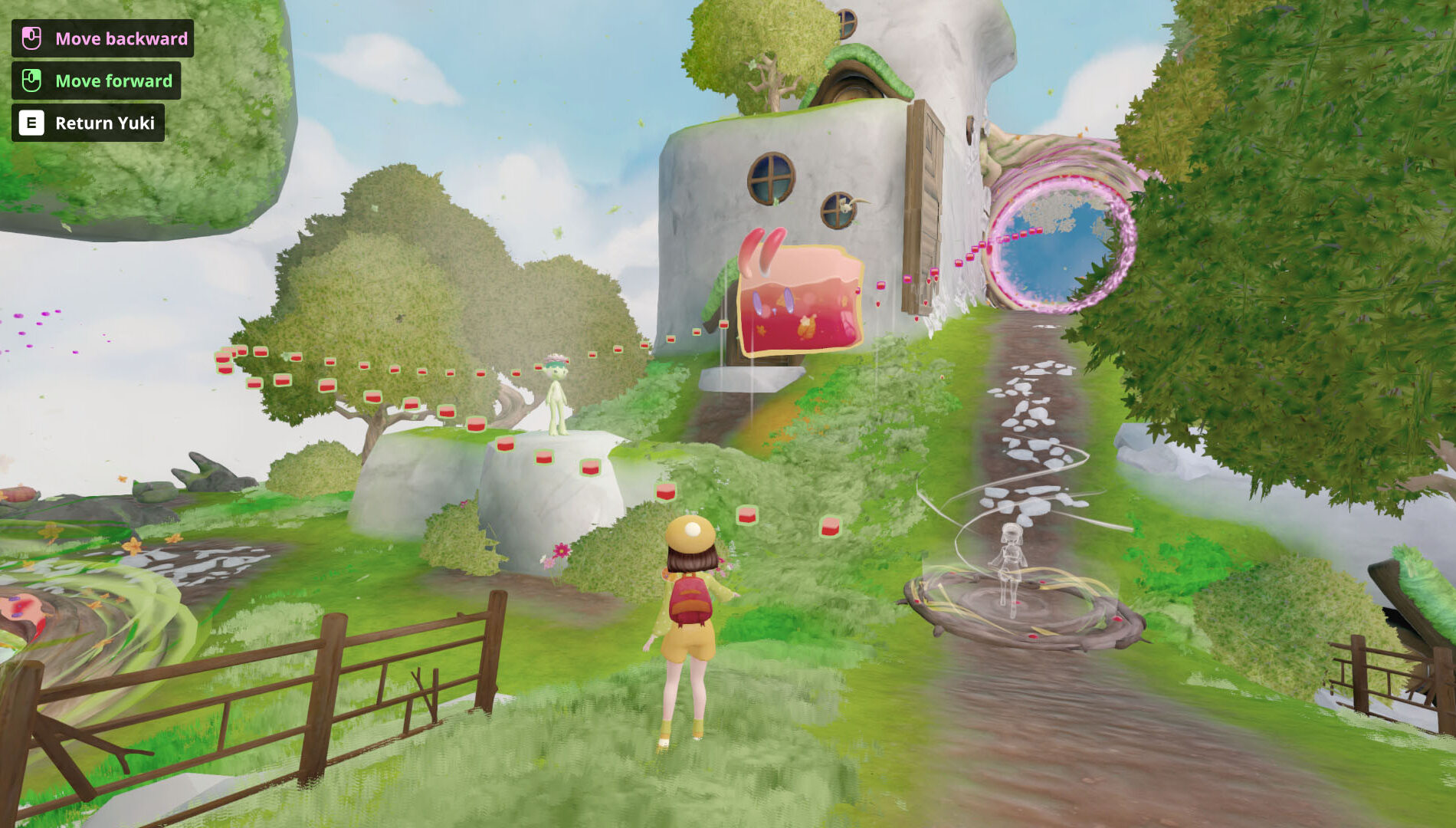Image resolution: width=1456 pixels, height=828 pixels.
Task: Click the mouse icon beside Move forward
Action: coord(30,80)
